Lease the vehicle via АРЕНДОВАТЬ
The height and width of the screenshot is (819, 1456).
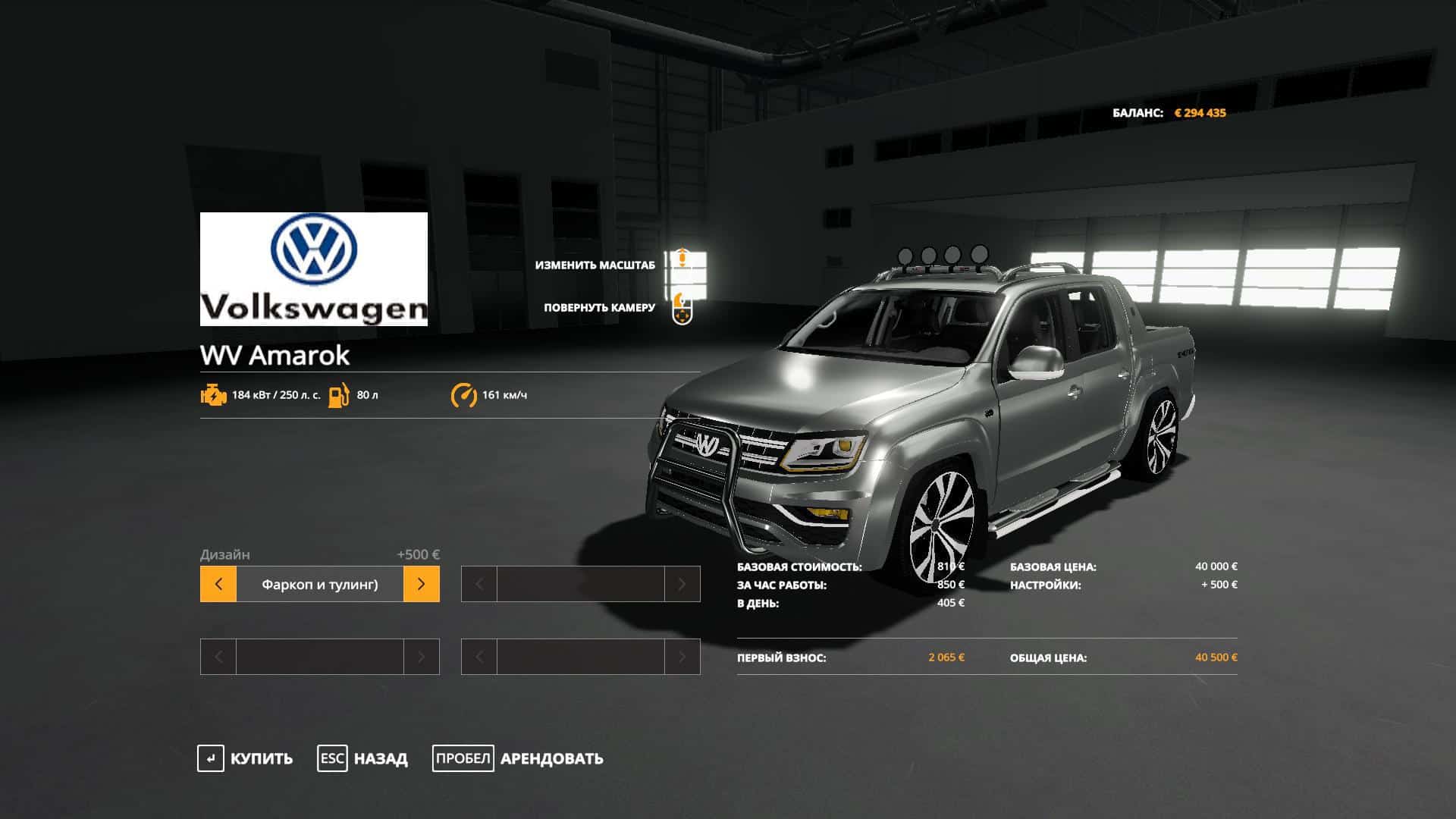click(551, 758)
